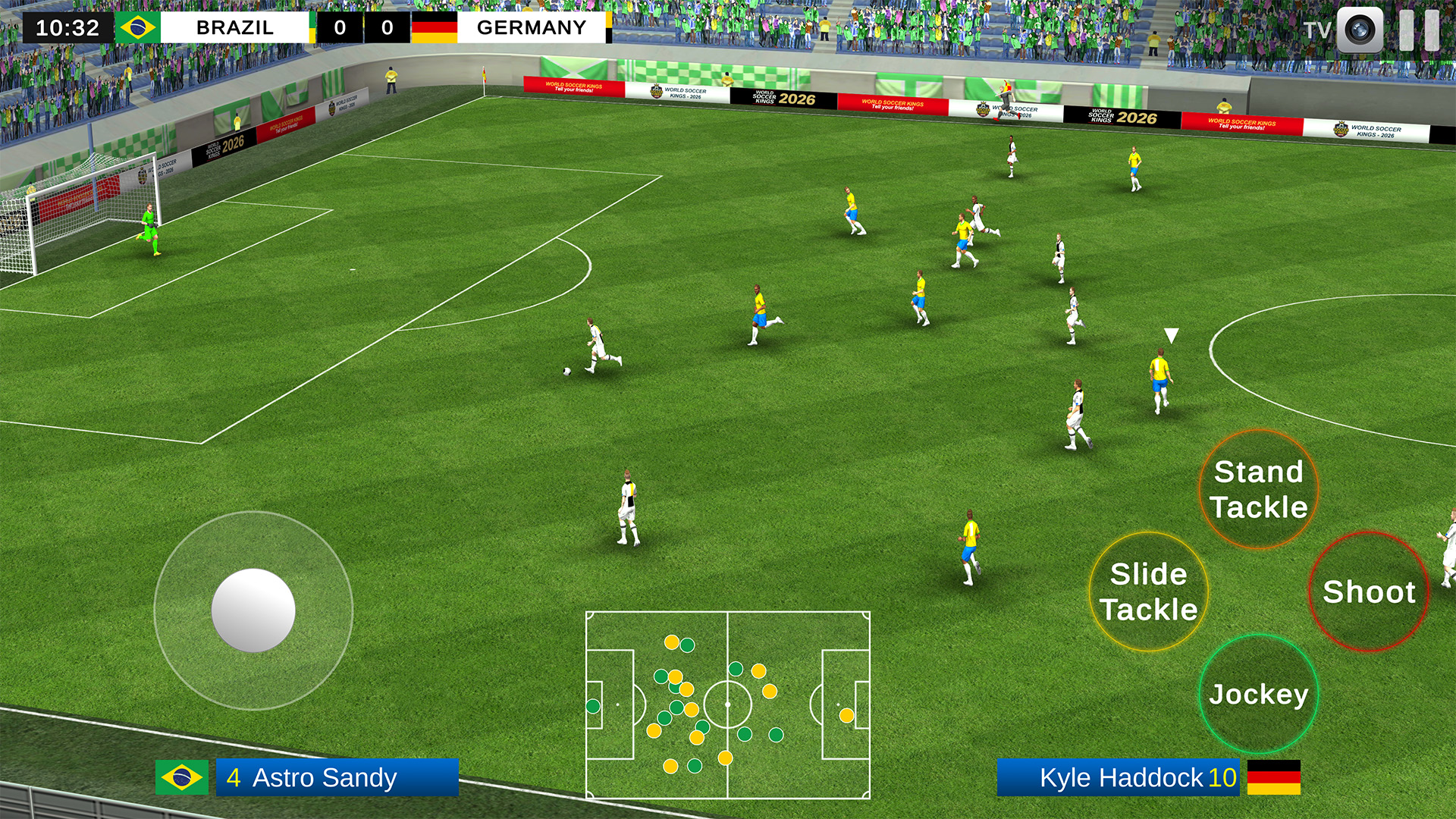
Task: Switch the TV camera view
Action: click(x=1359, y=30)
